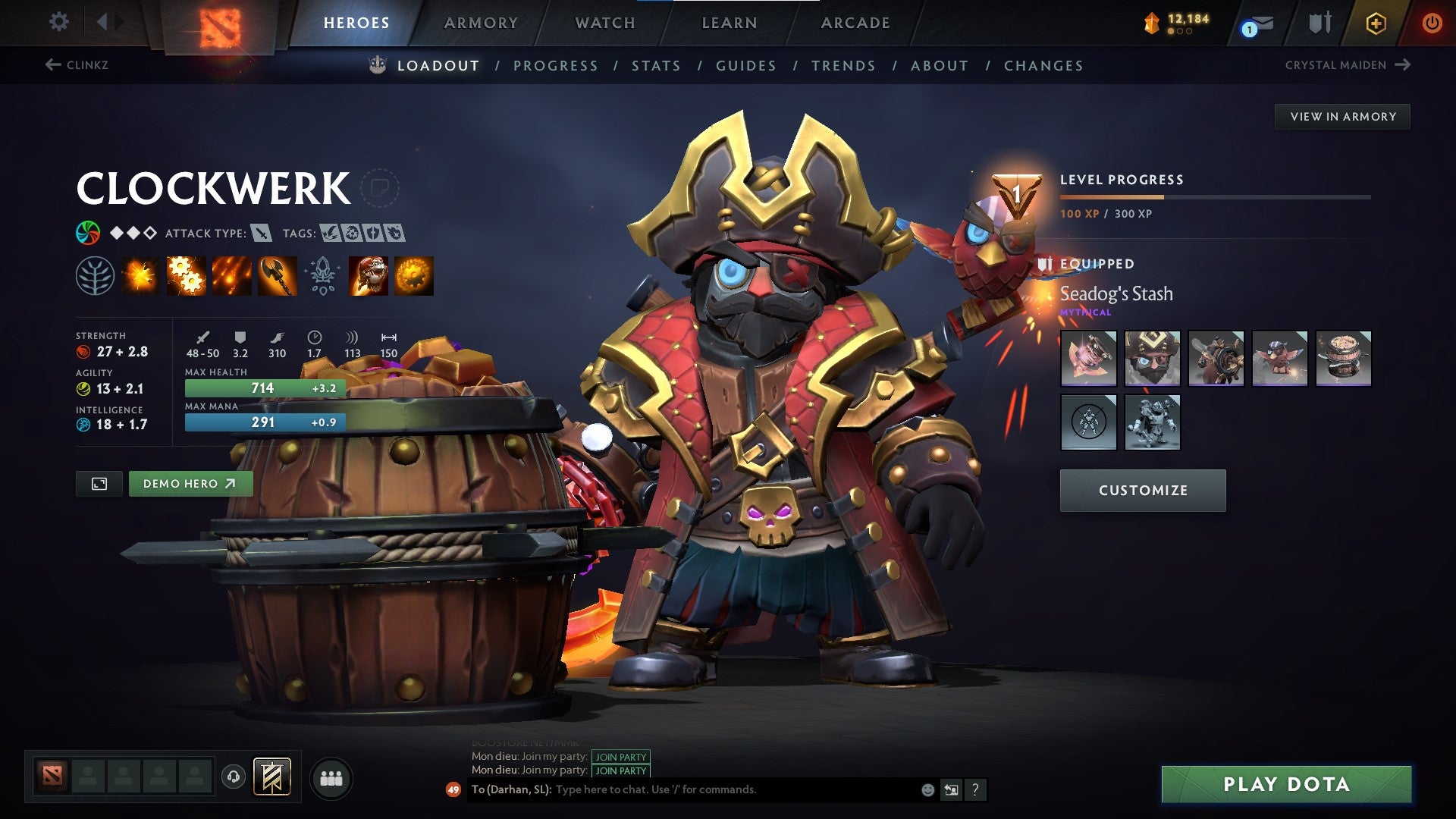Click JOIN PARTY in Mon dieu's message

point(620,755)
